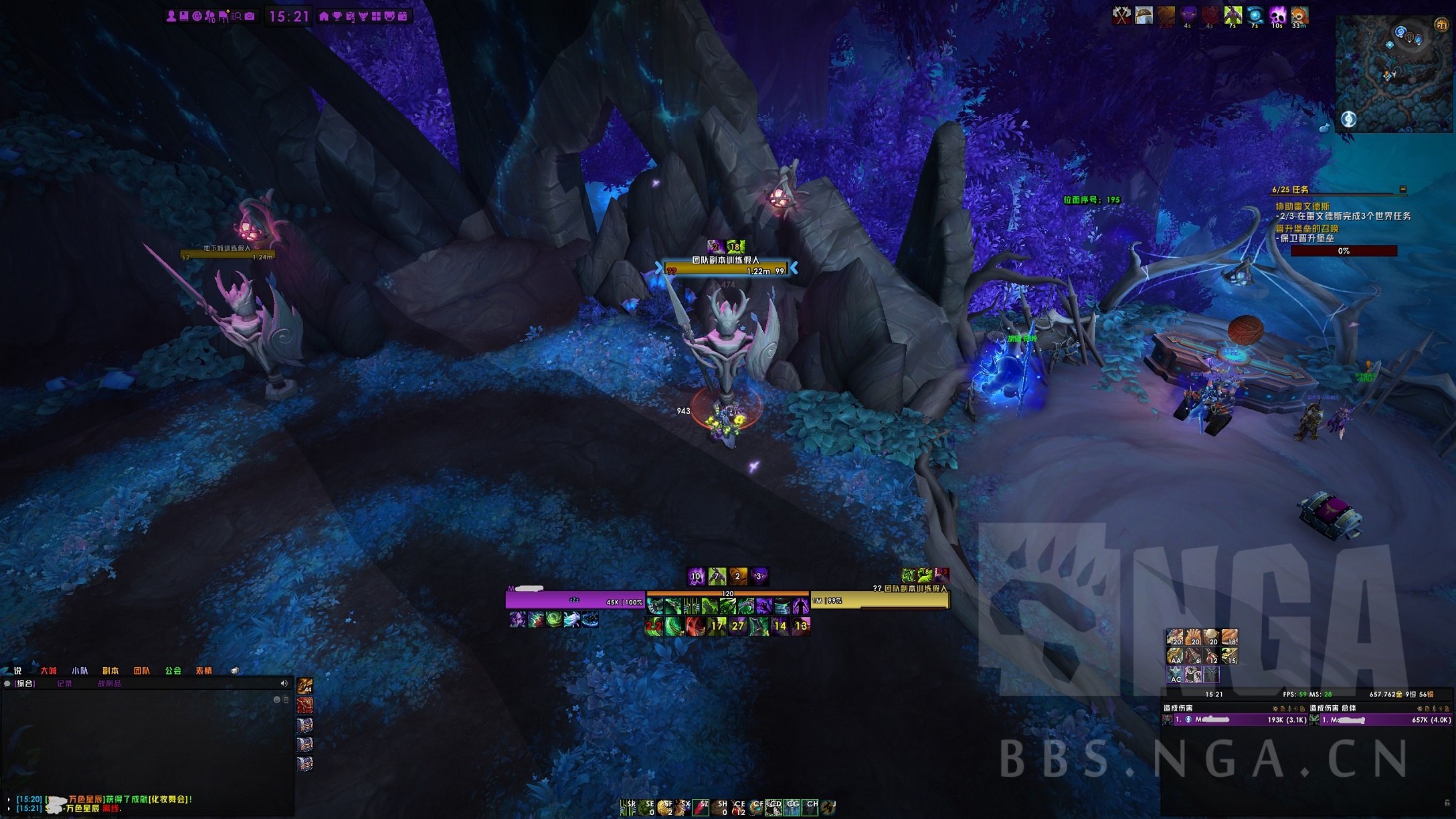Switch to the 记录 chat tab
Screen dimensions: 1456x819
point(65,684)
